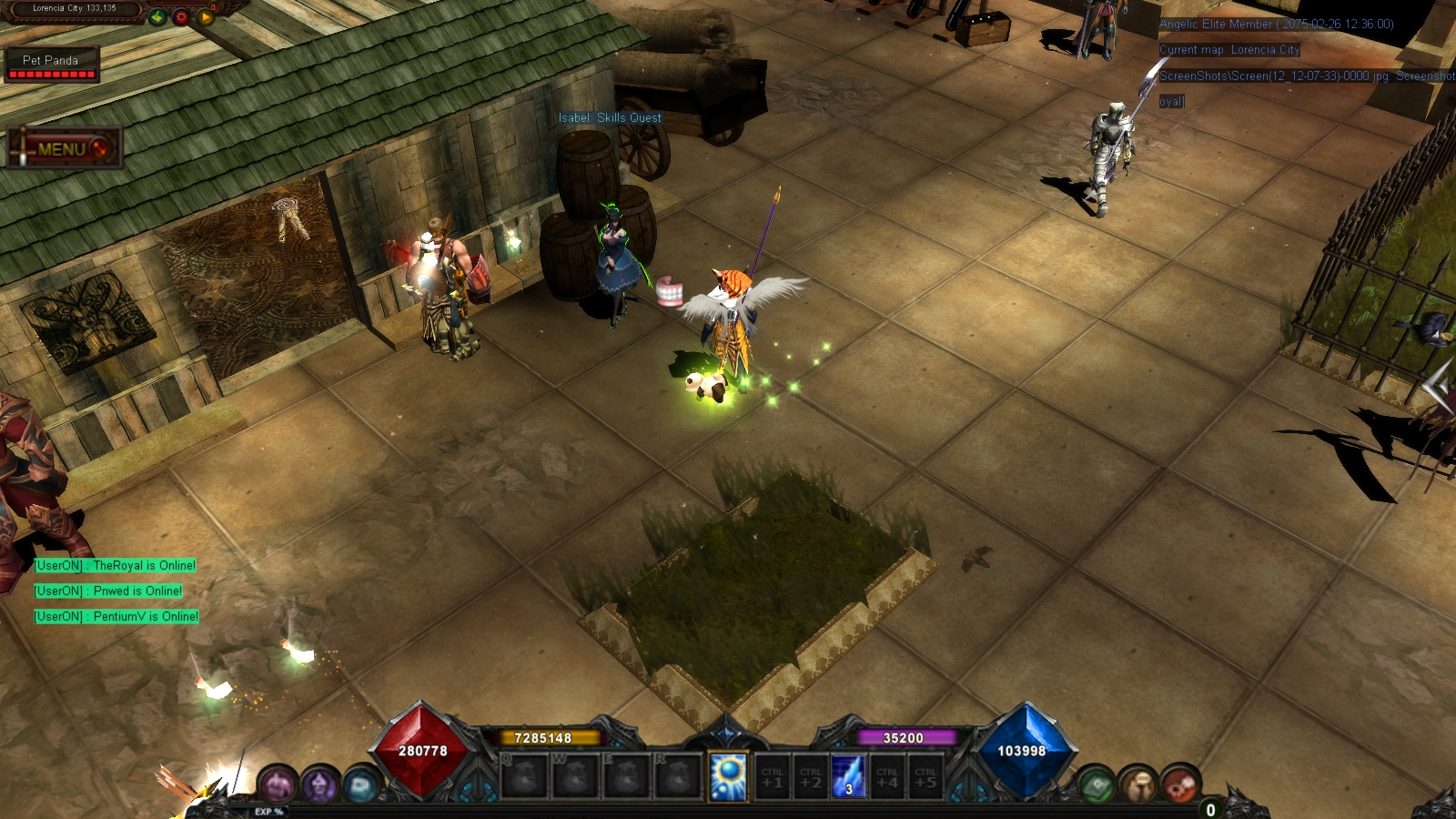Click the yellow play arrow icon at the top

(x=207, y=17)
